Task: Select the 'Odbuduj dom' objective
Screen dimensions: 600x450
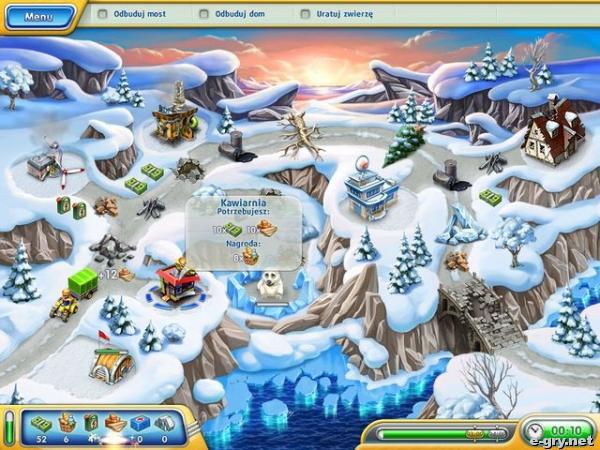Action: click(x=236, y=15)
